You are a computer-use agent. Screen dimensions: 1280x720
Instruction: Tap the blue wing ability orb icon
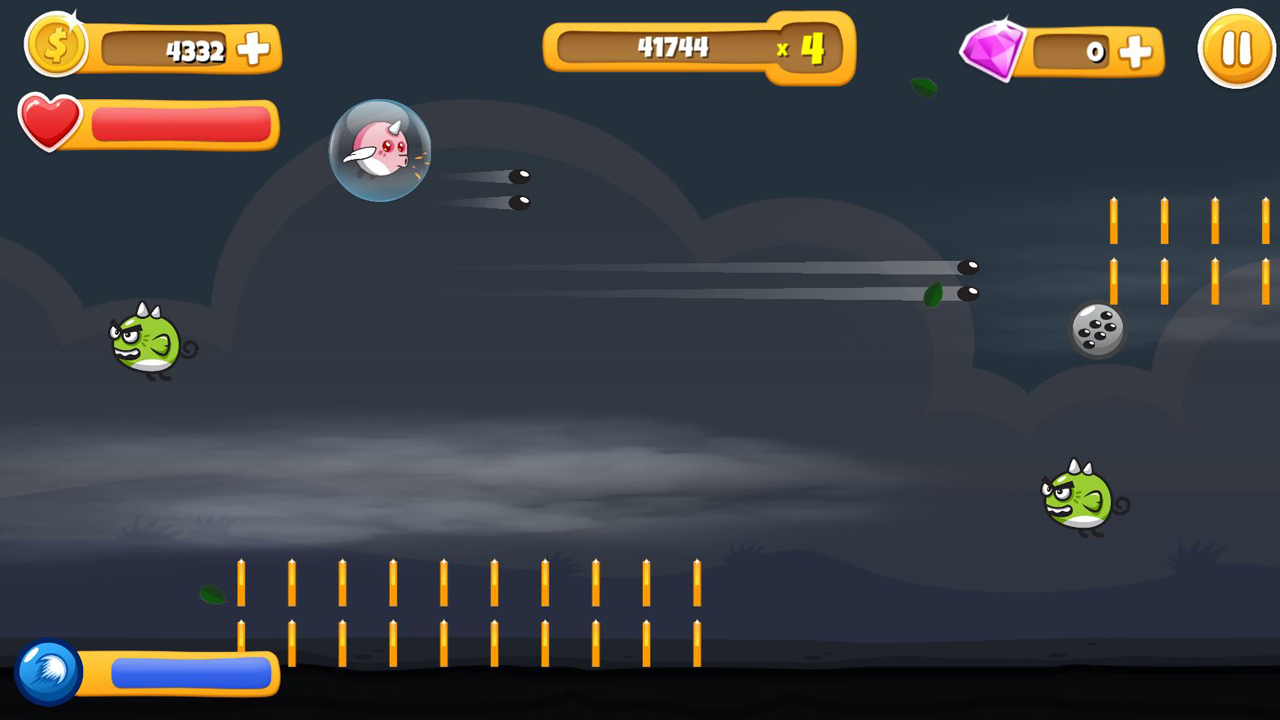click(49, 672)
